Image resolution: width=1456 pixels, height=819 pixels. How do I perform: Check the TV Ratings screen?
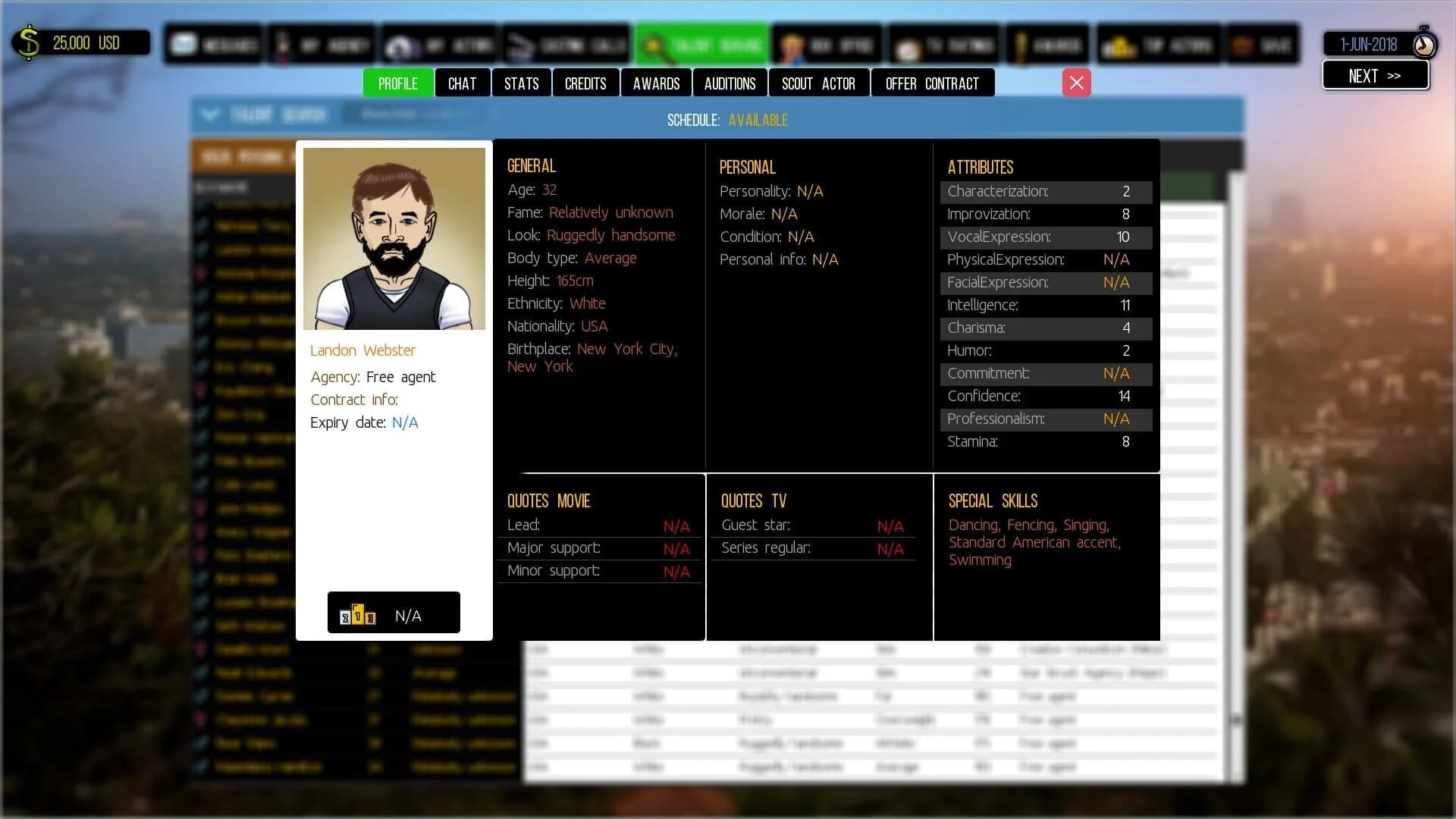[x=943, y=44]
